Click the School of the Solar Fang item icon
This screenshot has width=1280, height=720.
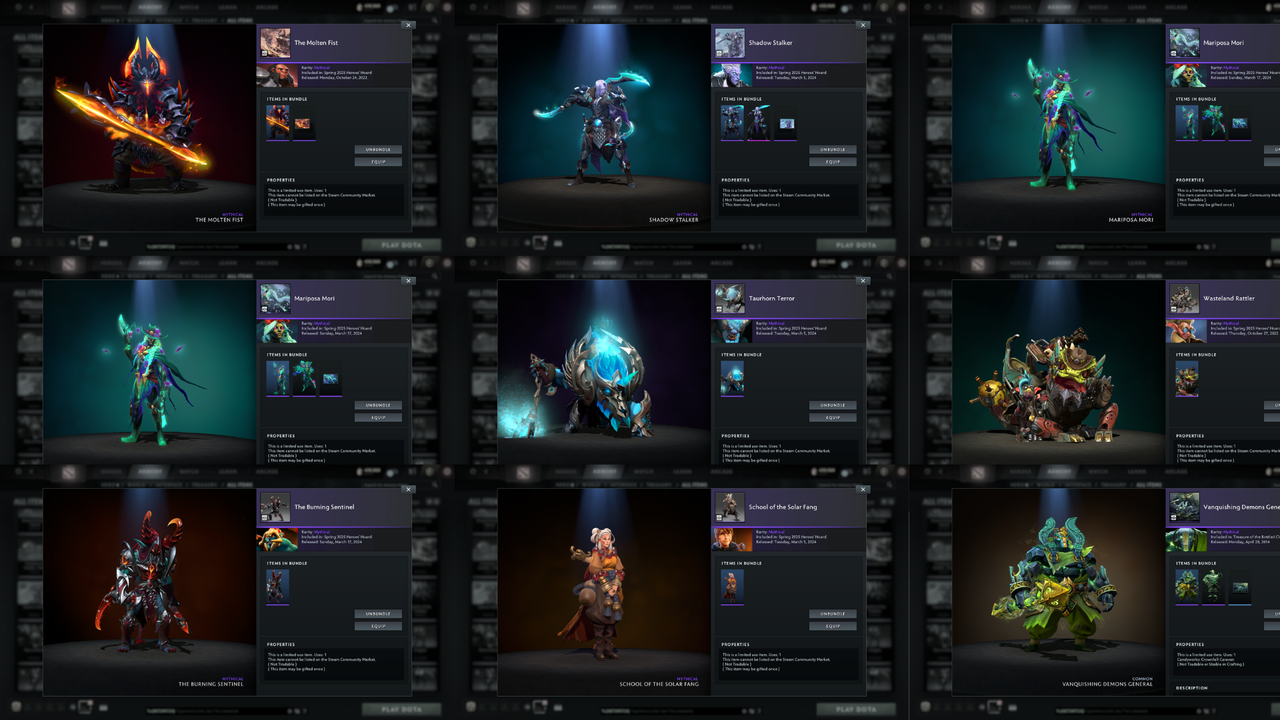point(731,587)
